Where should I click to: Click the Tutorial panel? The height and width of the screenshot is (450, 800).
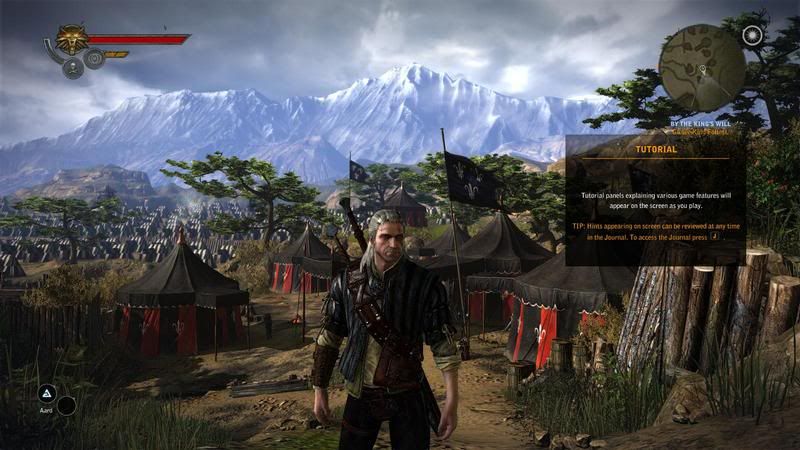point(655,200)
